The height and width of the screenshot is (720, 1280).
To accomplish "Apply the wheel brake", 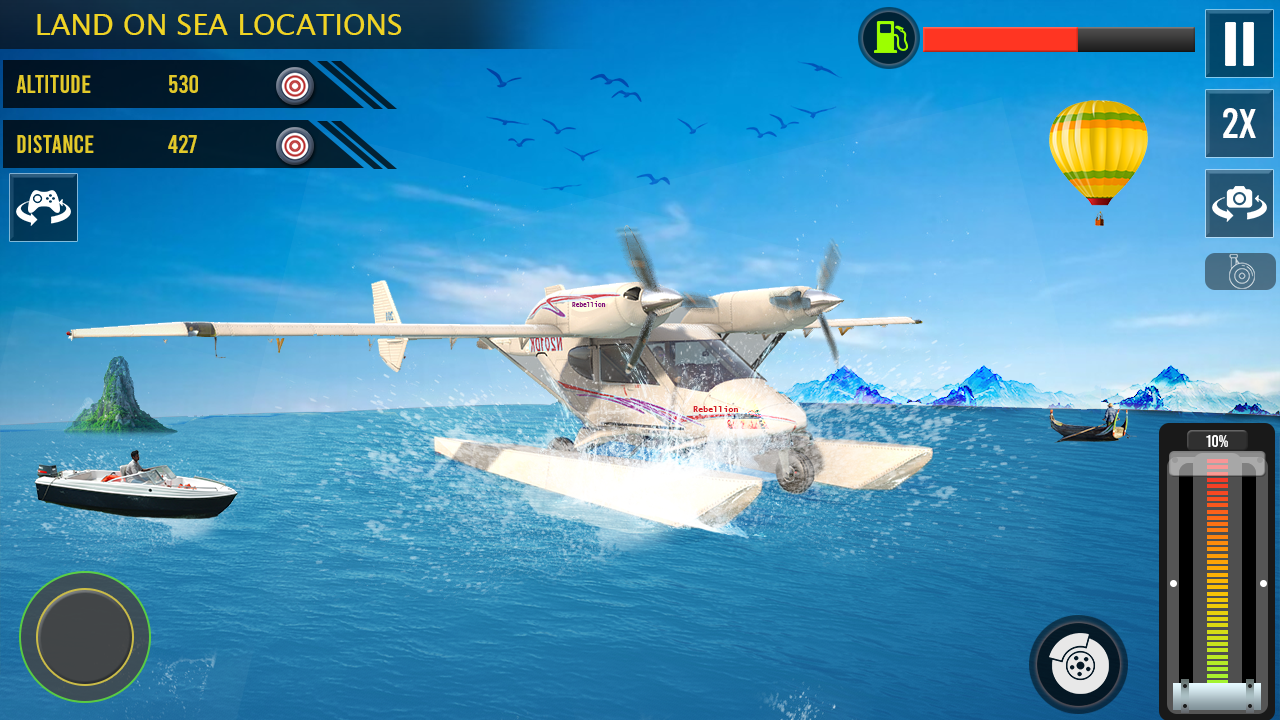I will pyautogui.click(x=1078, y=664).
